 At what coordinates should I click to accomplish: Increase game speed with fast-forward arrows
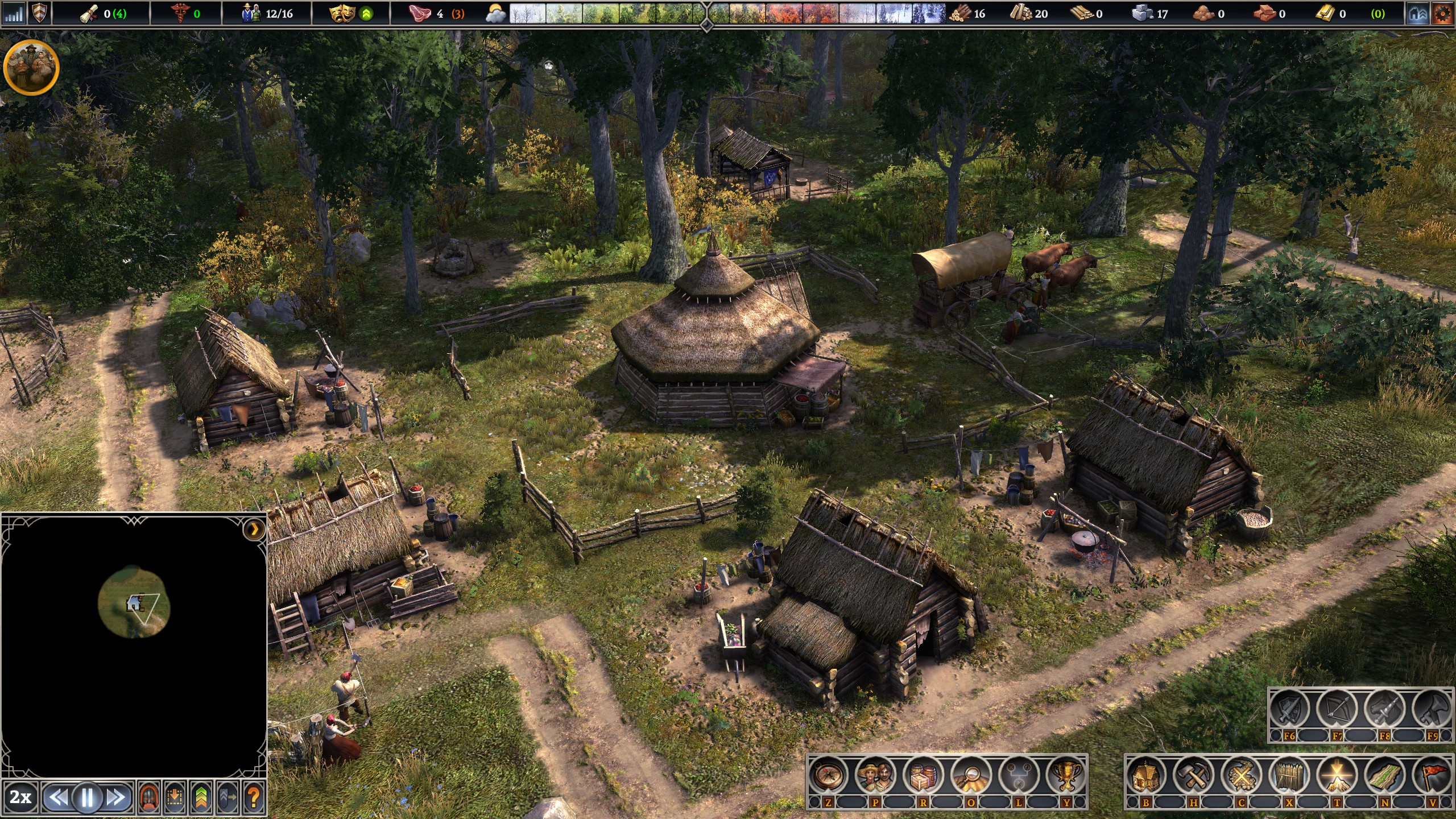coord(116,797)
